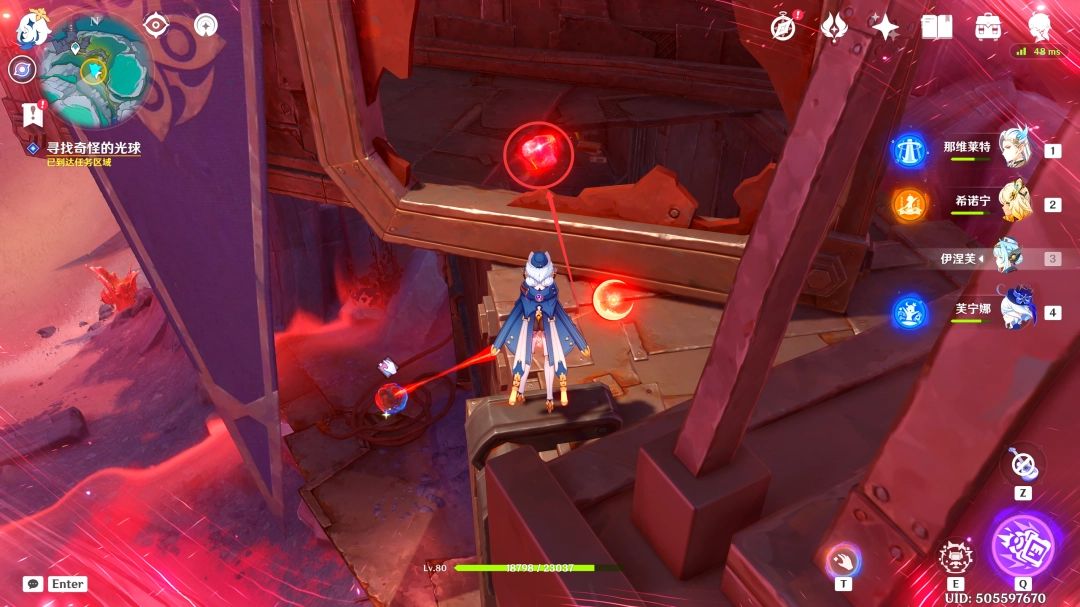Activate the purple elemental burst icon

[x=1023, y=547]
